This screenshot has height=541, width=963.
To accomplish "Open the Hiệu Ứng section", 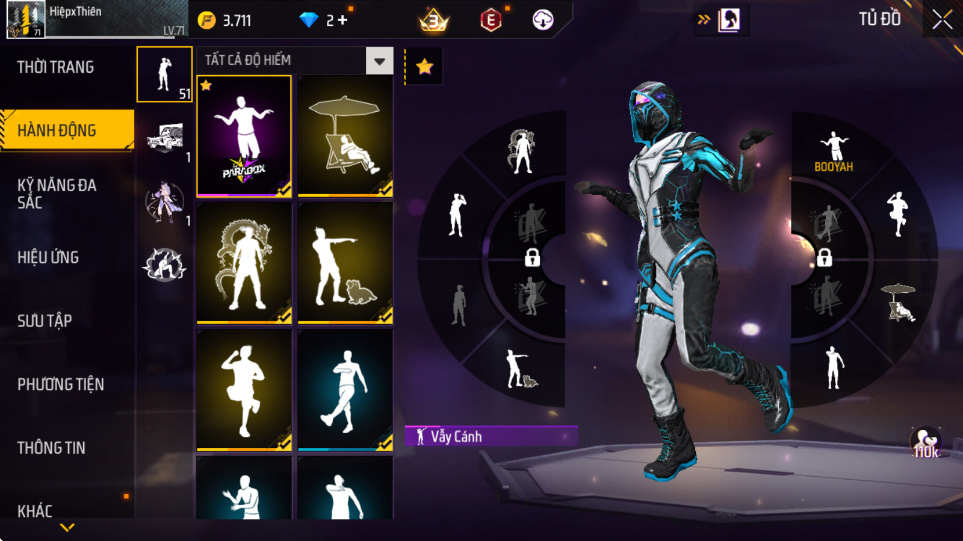I will tap(48, 258).
